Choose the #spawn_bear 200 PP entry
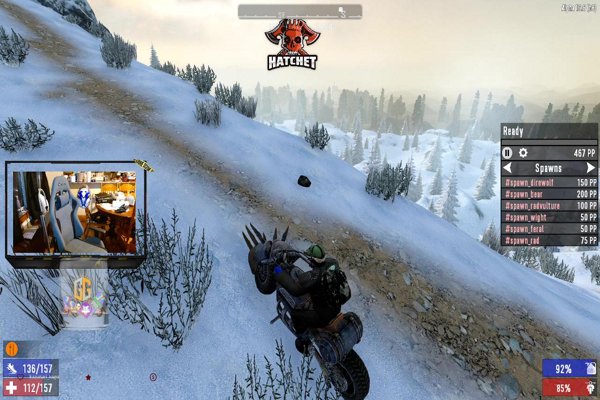Image resolution: width=600 pixels, height=400 pixels. click(549, 194)
